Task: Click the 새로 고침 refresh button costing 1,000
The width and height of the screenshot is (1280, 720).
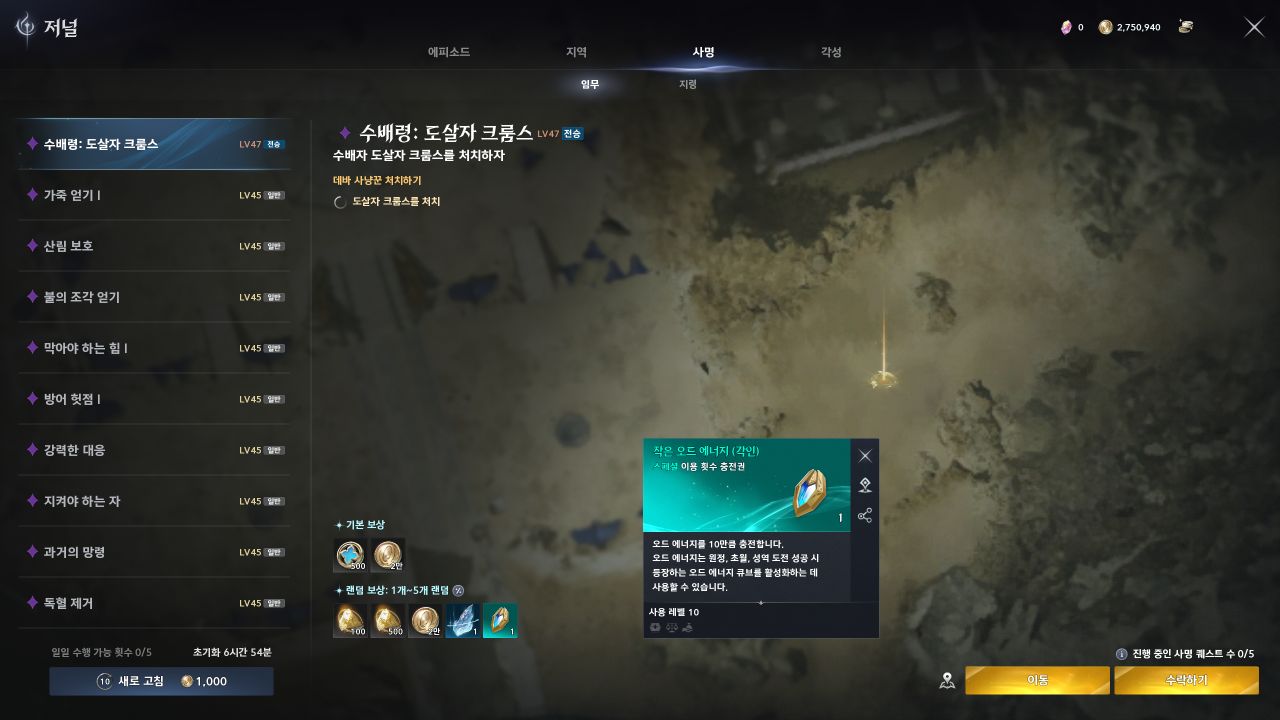Action: (160, 681)
